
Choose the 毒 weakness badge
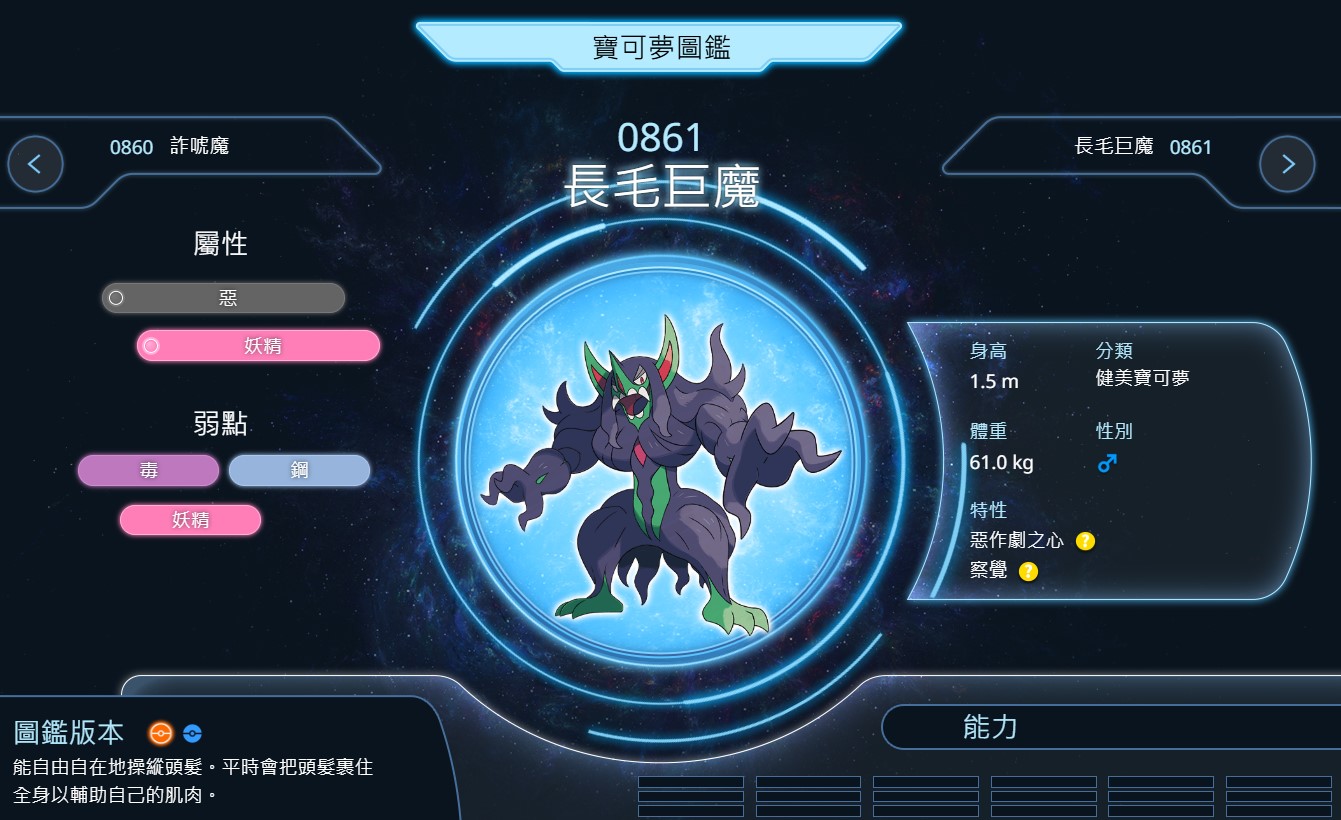148,471
